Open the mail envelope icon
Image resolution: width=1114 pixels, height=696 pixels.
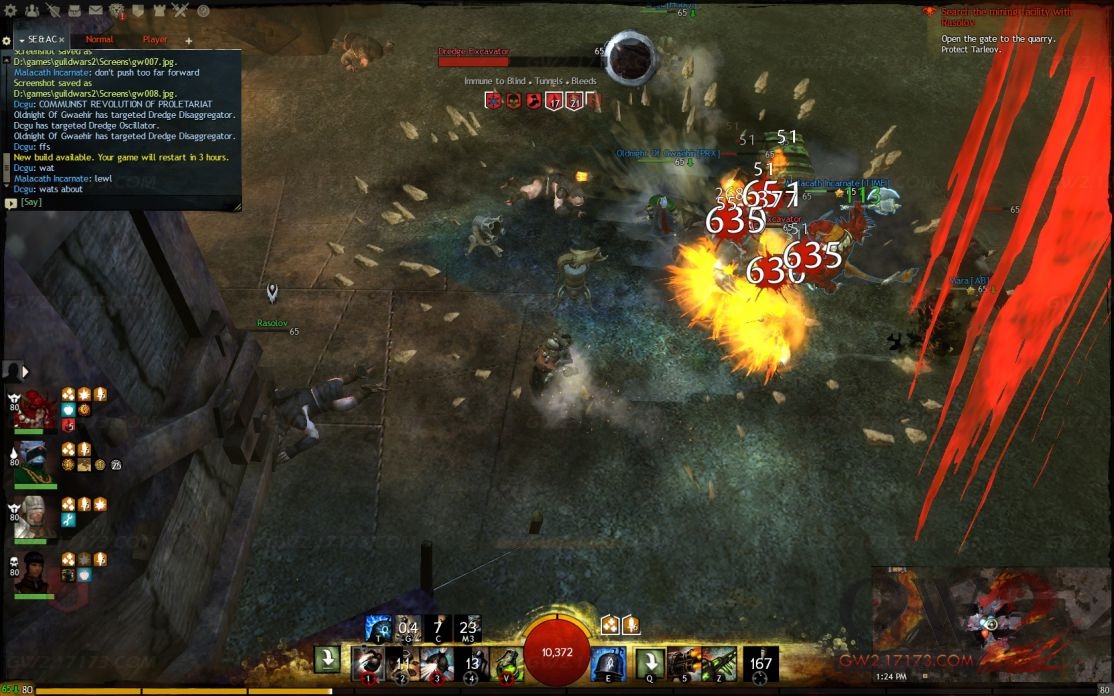tap(96, 11)
